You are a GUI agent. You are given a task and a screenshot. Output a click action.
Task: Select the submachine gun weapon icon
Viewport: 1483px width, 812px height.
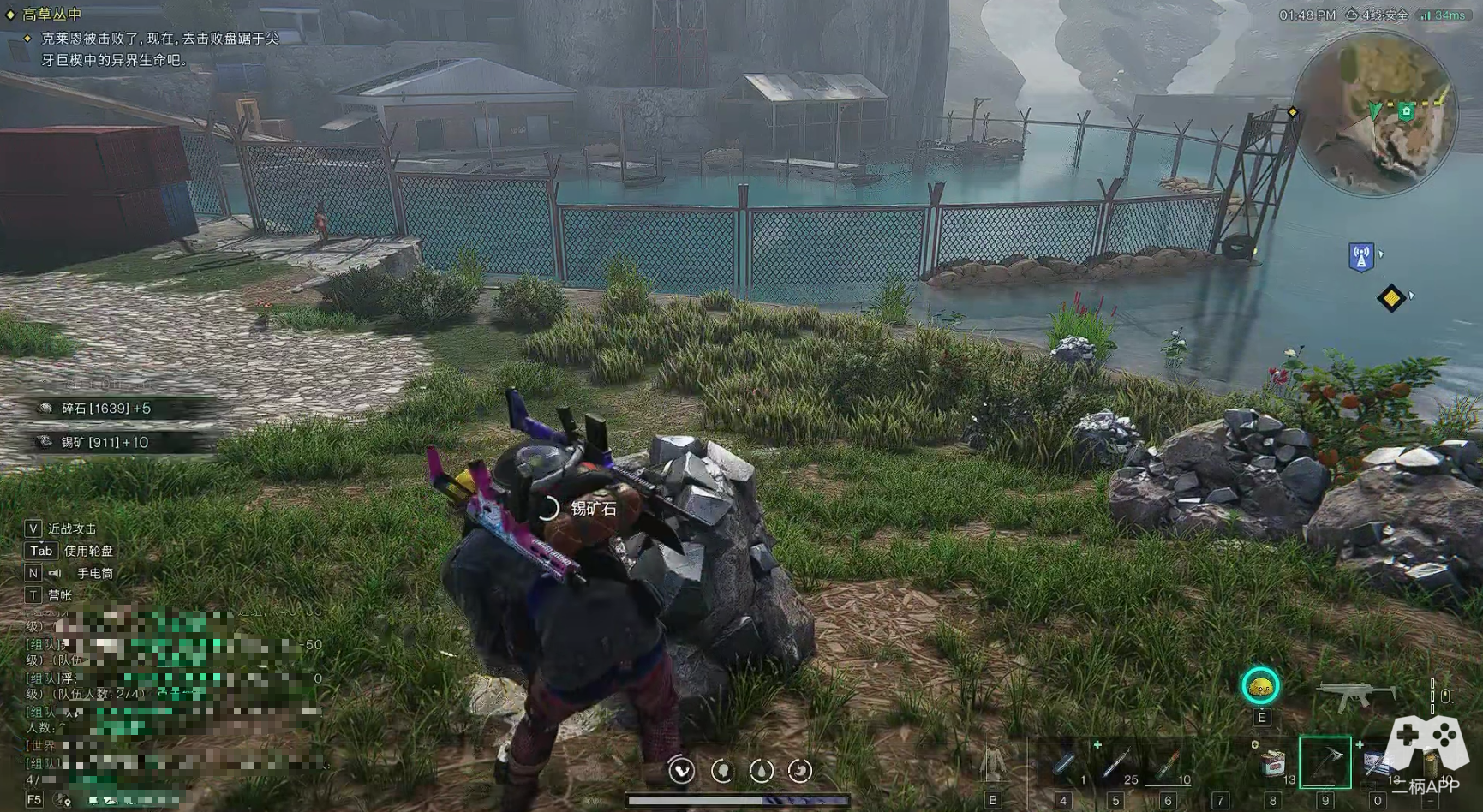click(1354, 695)
